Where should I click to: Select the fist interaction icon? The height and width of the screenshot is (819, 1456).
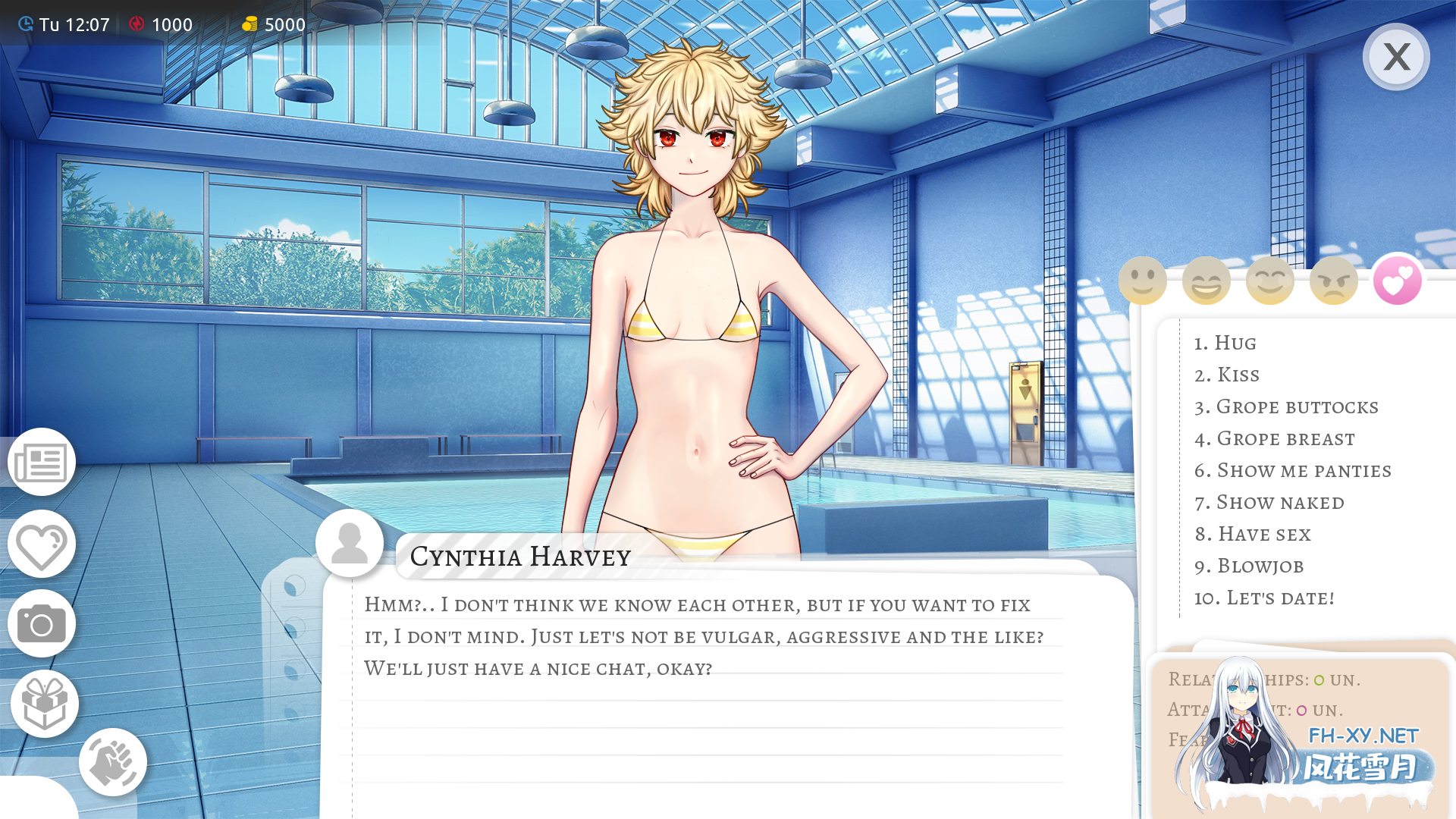[112, 762]
